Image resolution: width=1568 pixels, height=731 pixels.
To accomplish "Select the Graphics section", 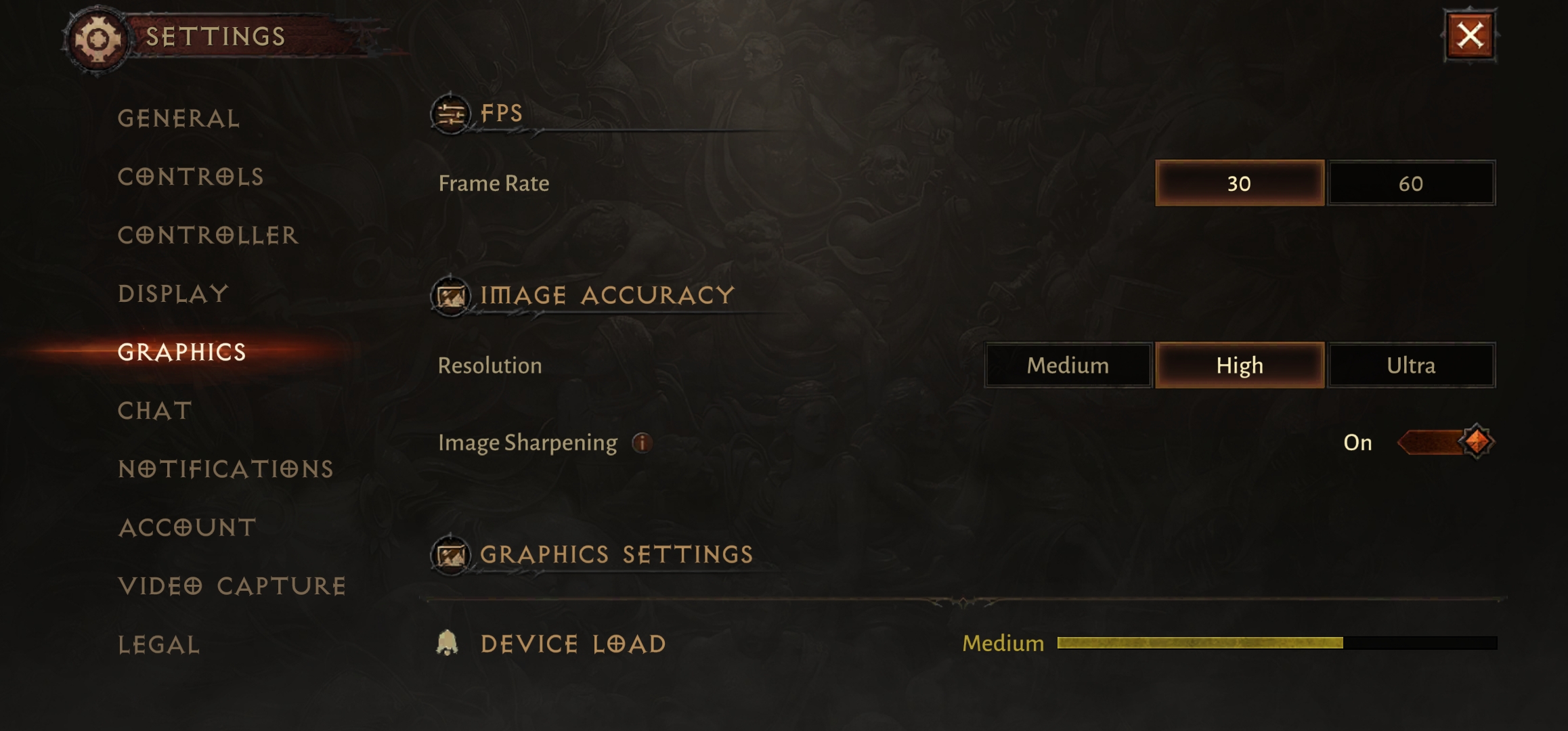I will click(181, 352).
